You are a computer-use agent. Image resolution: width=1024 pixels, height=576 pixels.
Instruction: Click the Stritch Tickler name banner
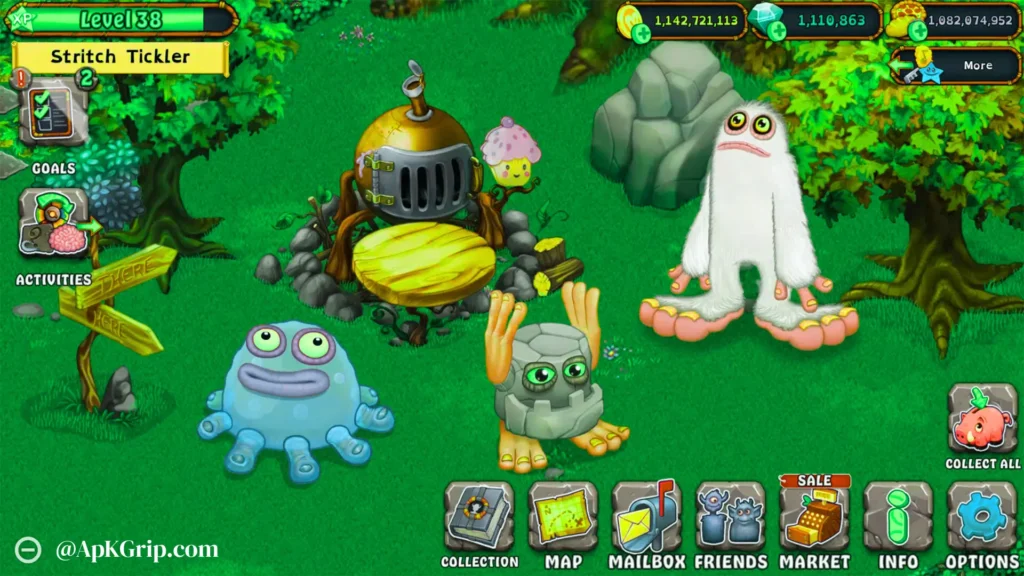tap(120, 57)
